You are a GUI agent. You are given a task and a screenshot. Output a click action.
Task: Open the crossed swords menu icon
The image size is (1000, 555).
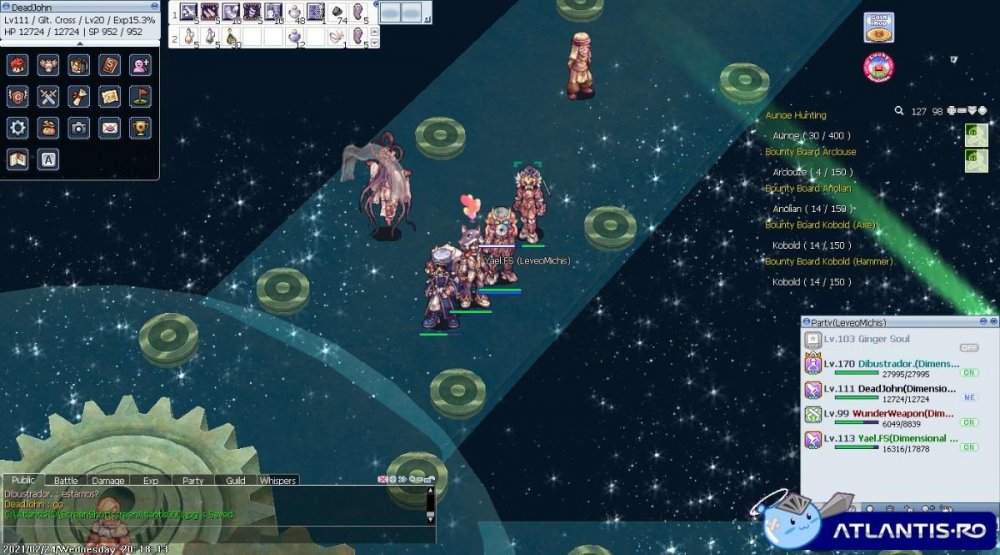[48, 97]
